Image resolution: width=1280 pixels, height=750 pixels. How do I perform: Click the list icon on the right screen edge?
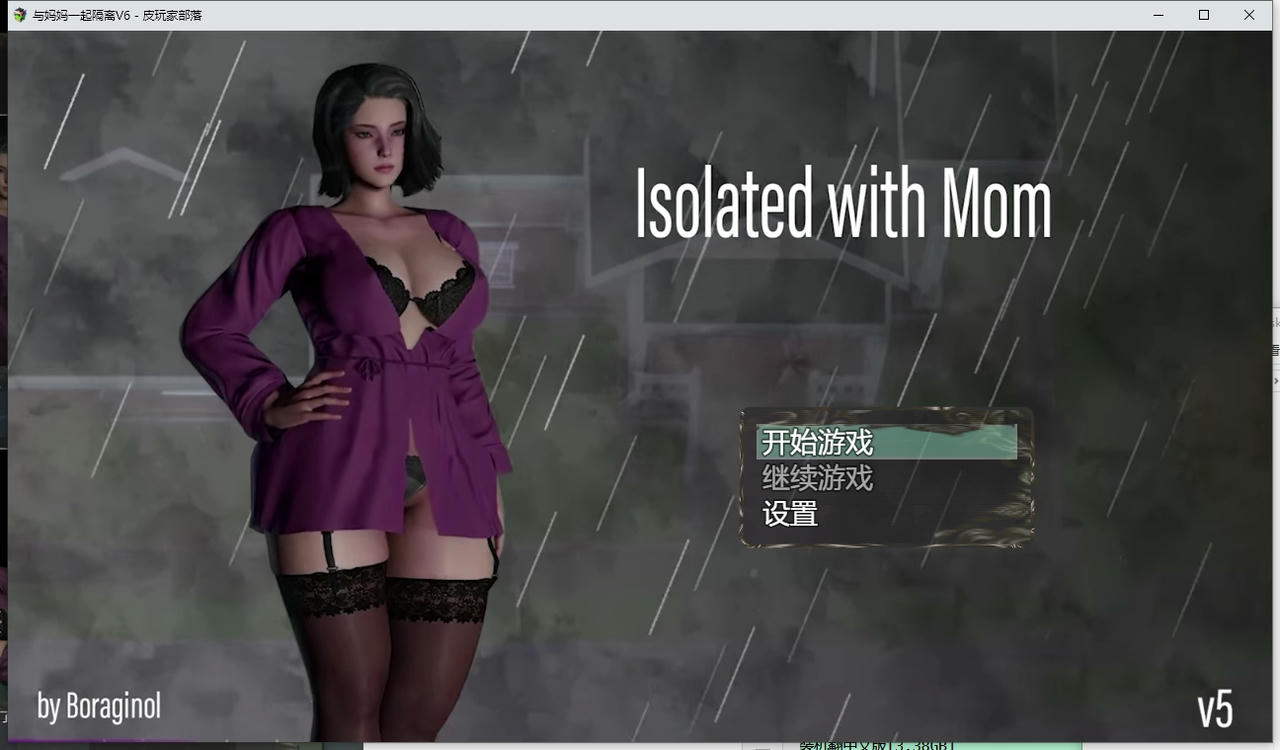pyautogui.click(x=1275, y=349)
